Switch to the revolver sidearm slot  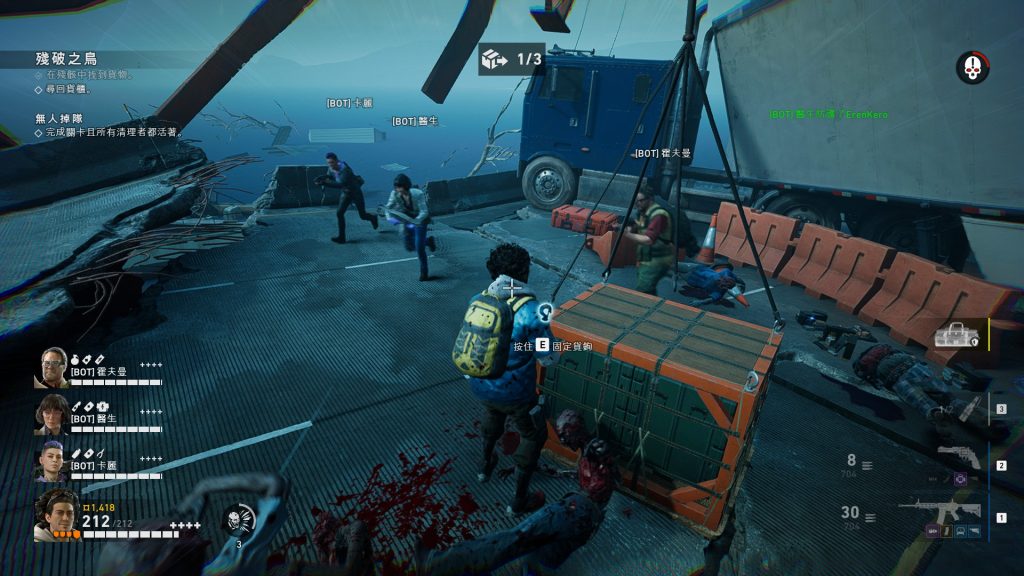pyautogui.click(x=958, y=455)
